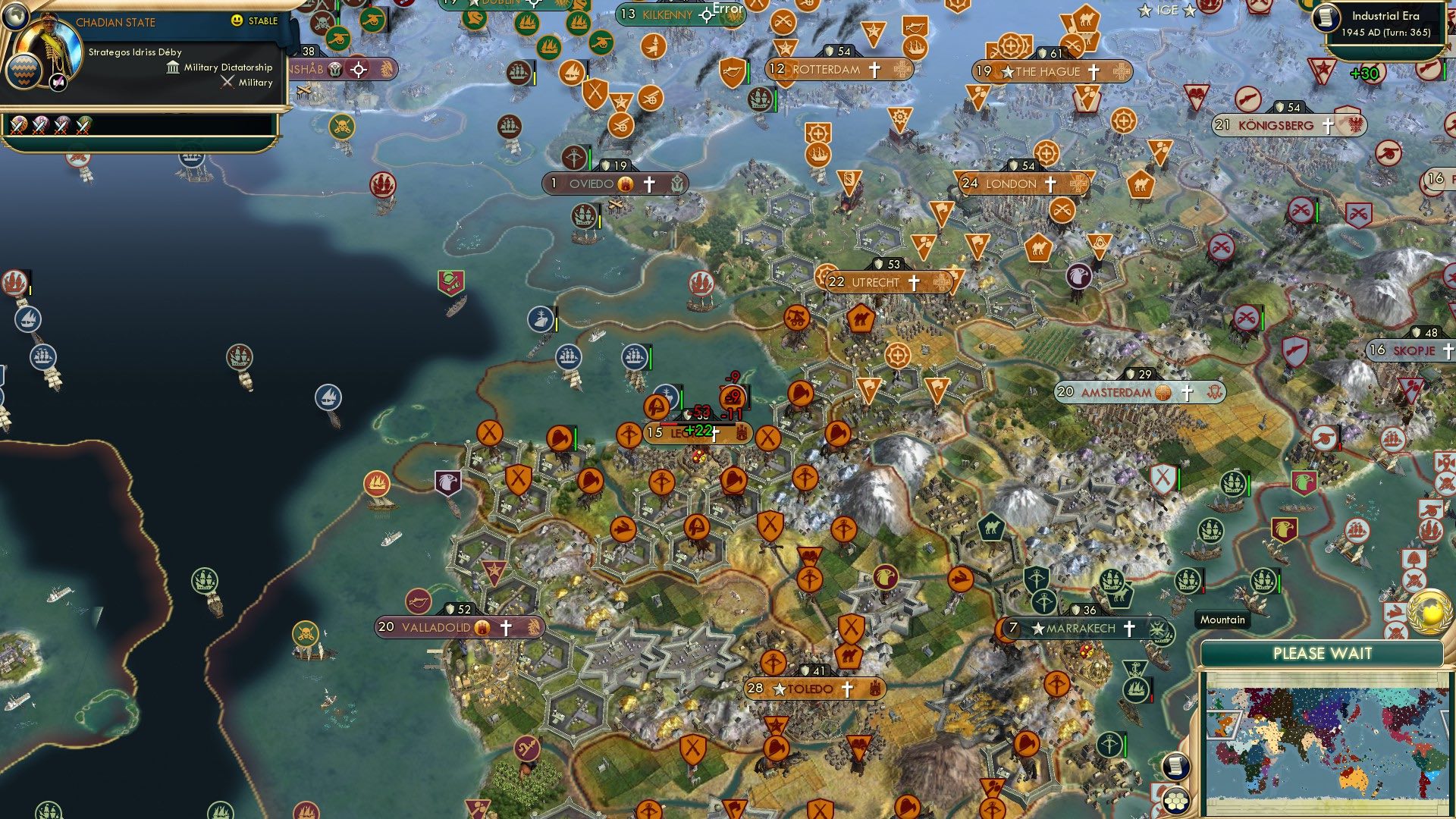
Task: Click the religion cross on Utrecht's banner
Action: pyautogui.click(x=914, y=282)
